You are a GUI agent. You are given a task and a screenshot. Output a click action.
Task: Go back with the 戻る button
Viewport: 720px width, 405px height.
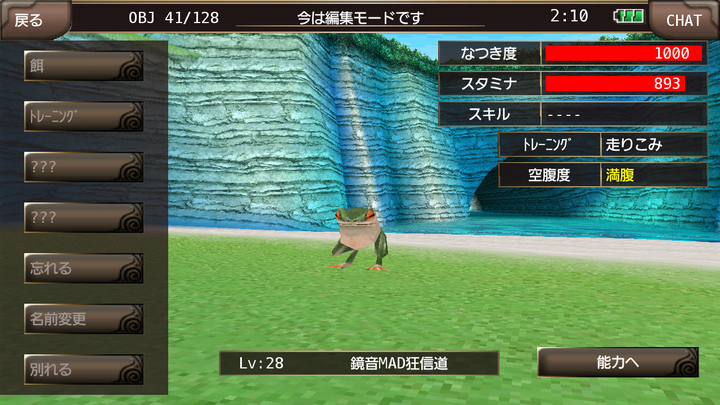(30, 18)
